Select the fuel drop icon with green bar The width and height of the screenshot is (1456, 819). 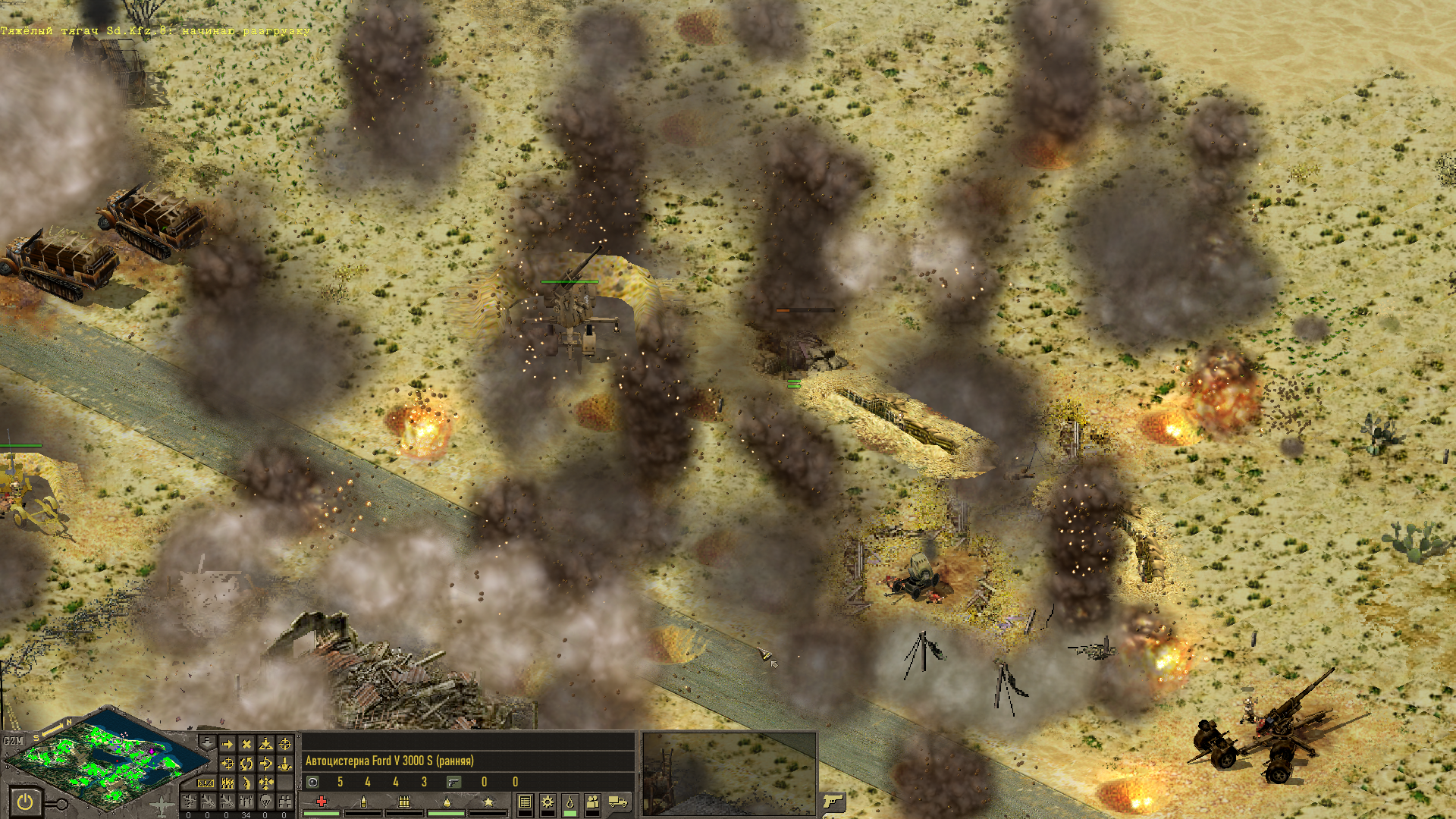coord(570,803)
